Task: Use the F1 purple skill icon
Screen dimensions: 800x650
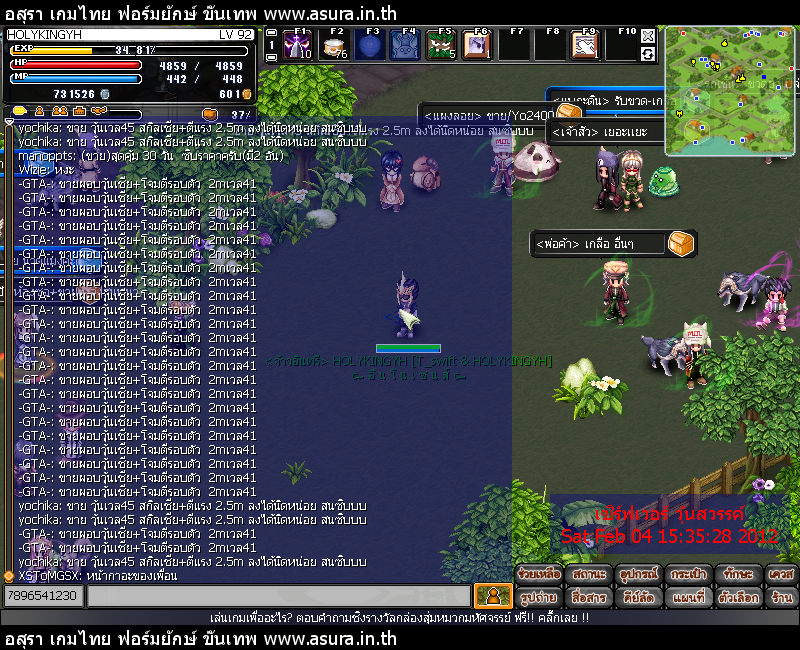Action: pyautogui.click(x=297, y=45)
